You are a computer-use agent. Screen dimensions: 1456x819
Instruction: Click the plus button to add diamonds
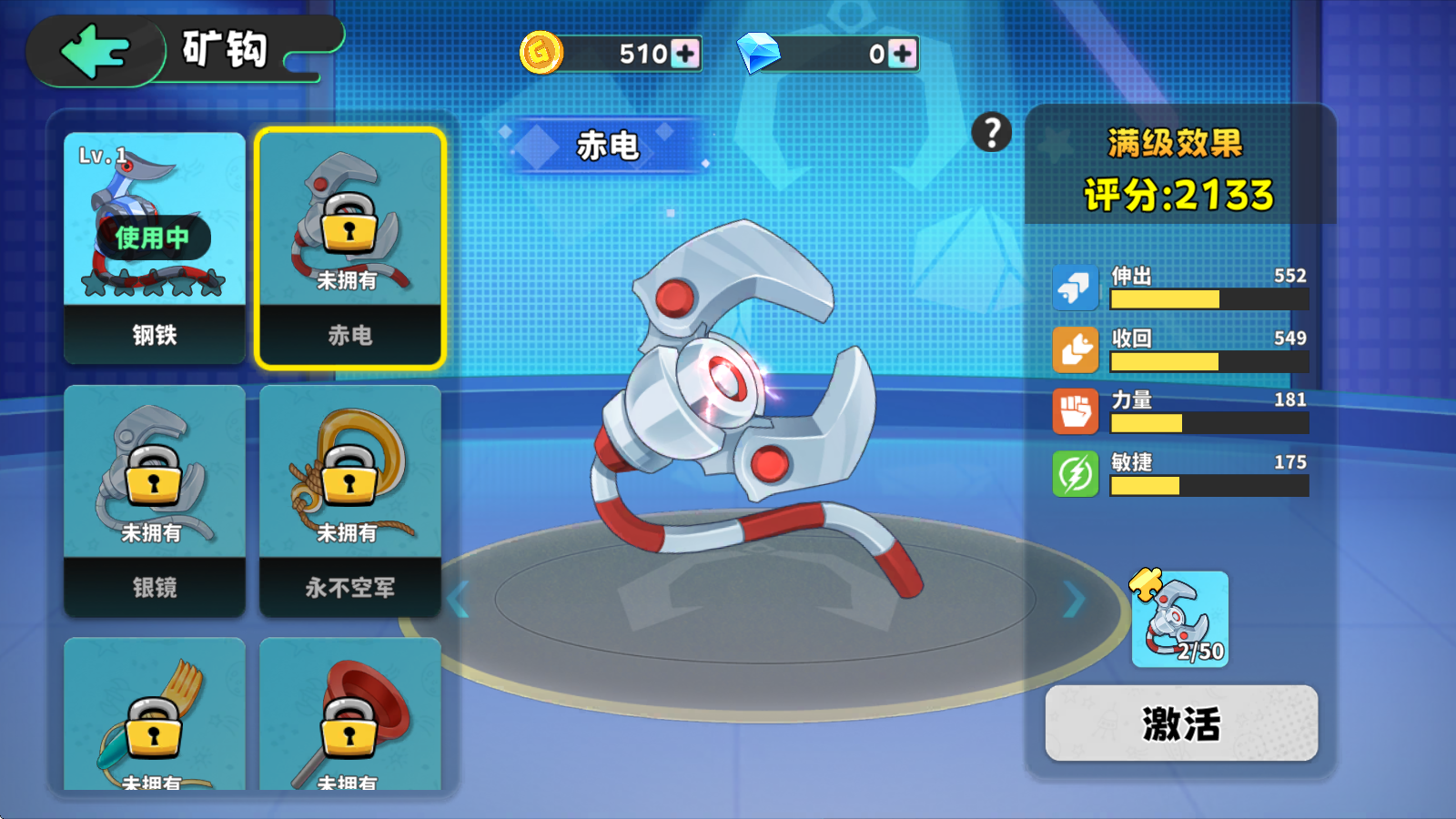click(x=901, y=55)
